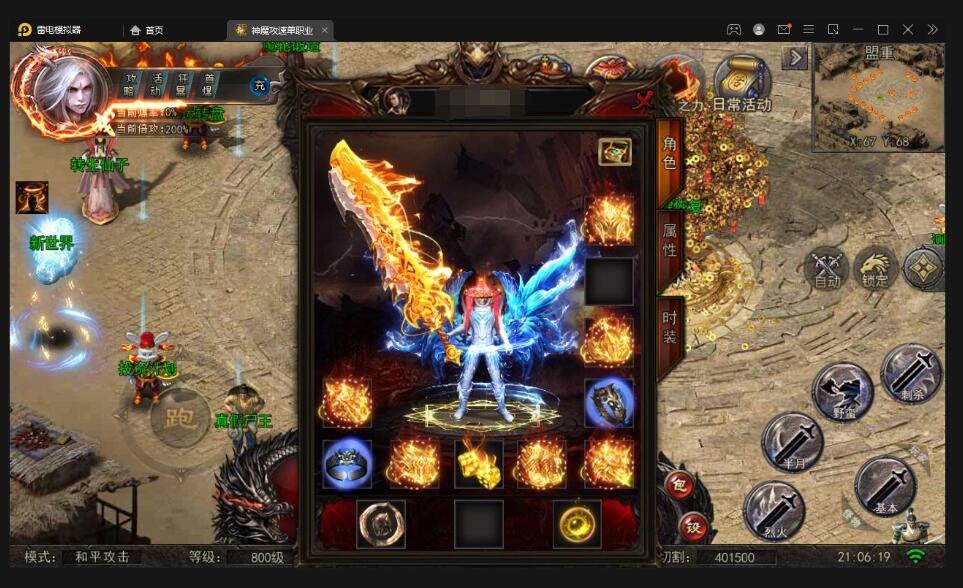
Task: Select the stone ring slot in bottom row
Action: coord(381,523)
